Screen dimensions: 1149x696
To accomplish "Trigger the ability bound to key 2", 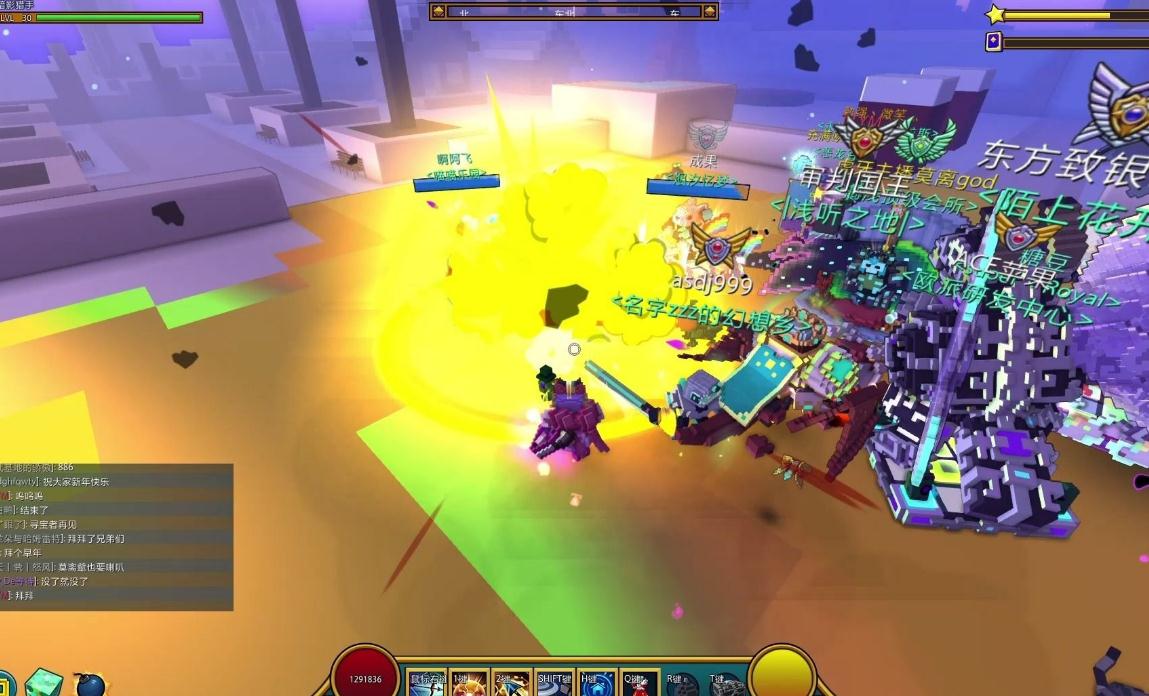I will click(512, 684).
